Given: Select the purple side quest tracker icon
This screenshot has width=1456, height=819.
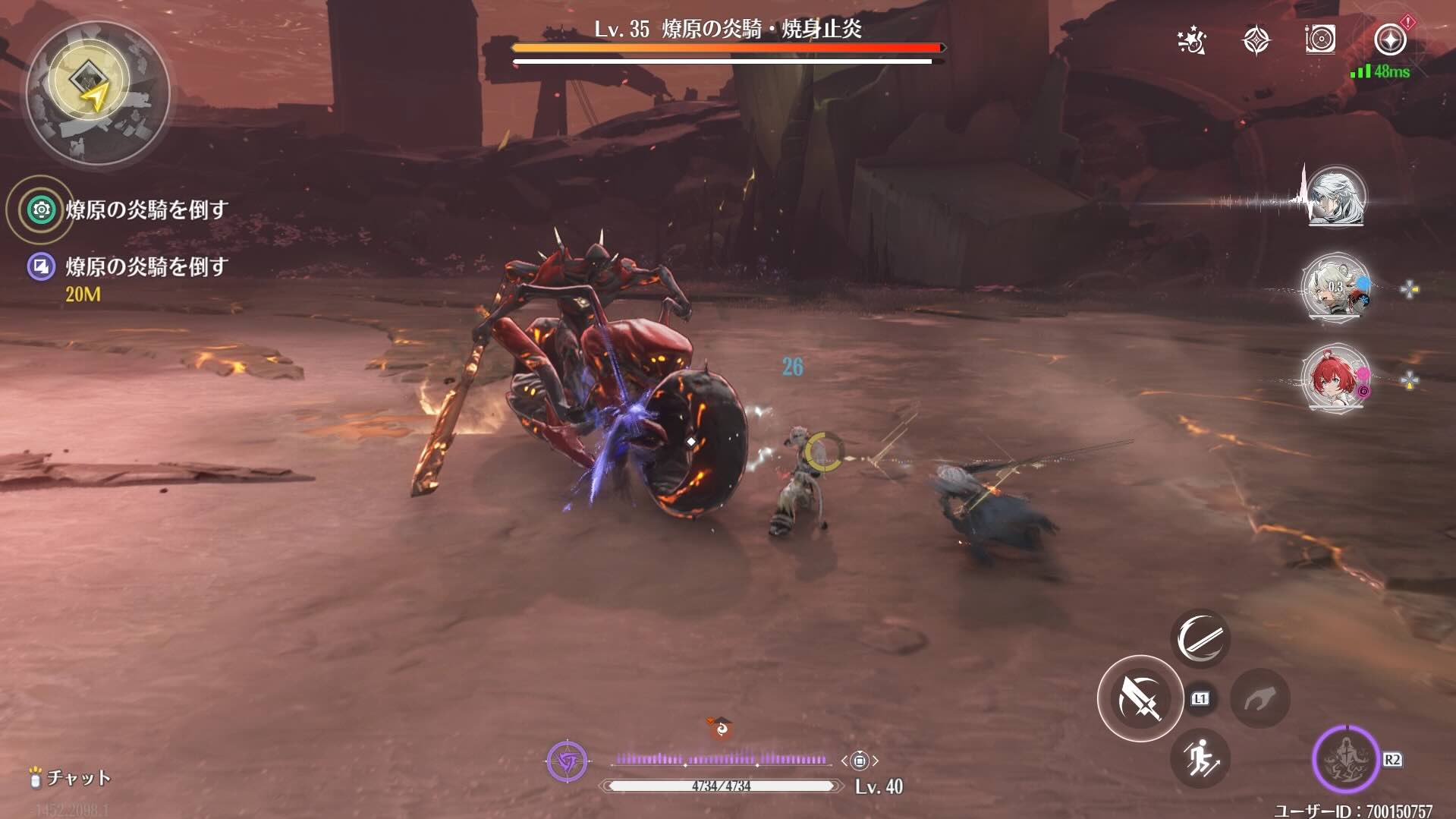Looking at the screenshot, I should (x=42, y=266).
